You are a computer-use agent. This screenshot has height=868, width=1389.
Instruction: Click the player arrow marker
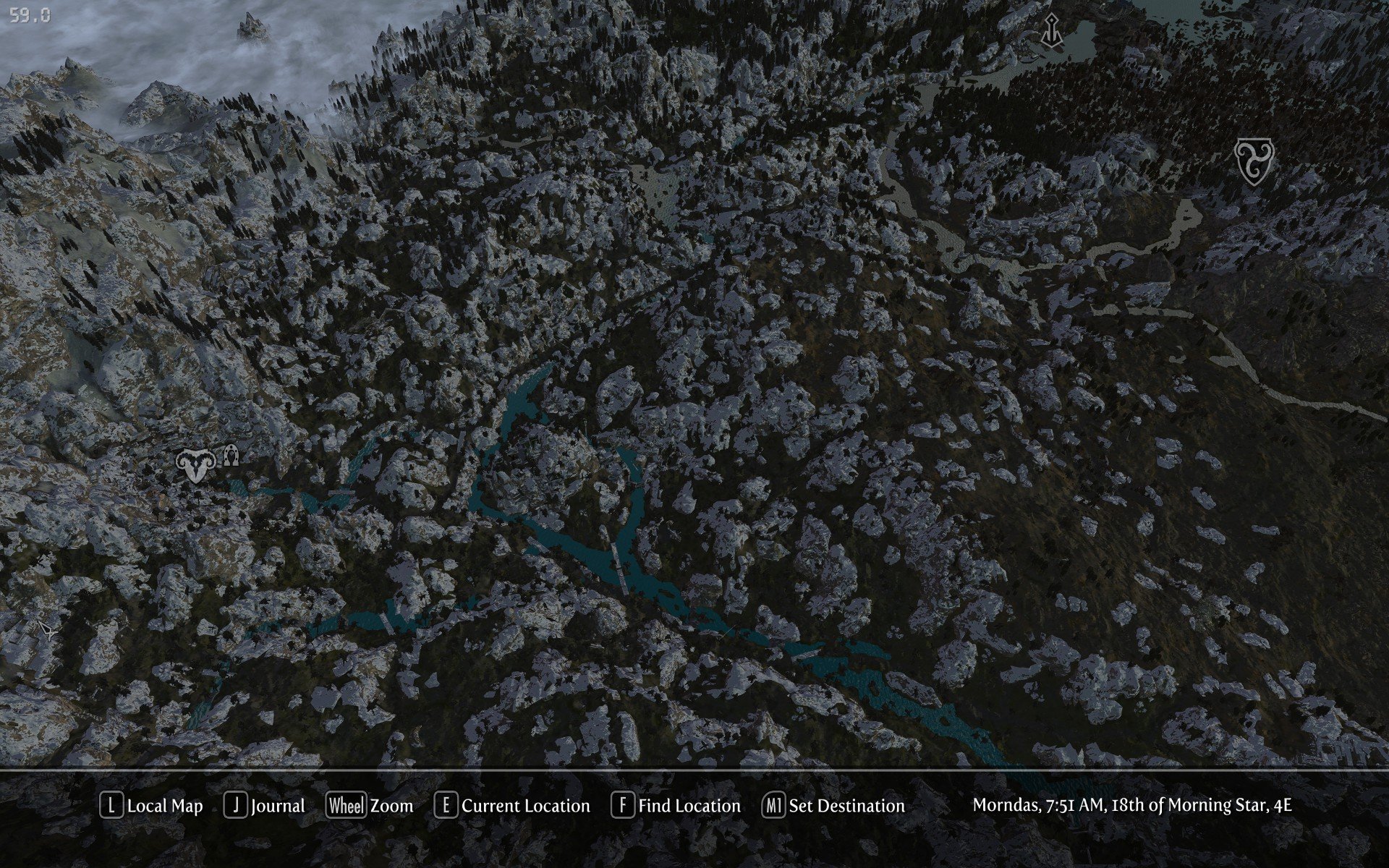pos(48,631)
